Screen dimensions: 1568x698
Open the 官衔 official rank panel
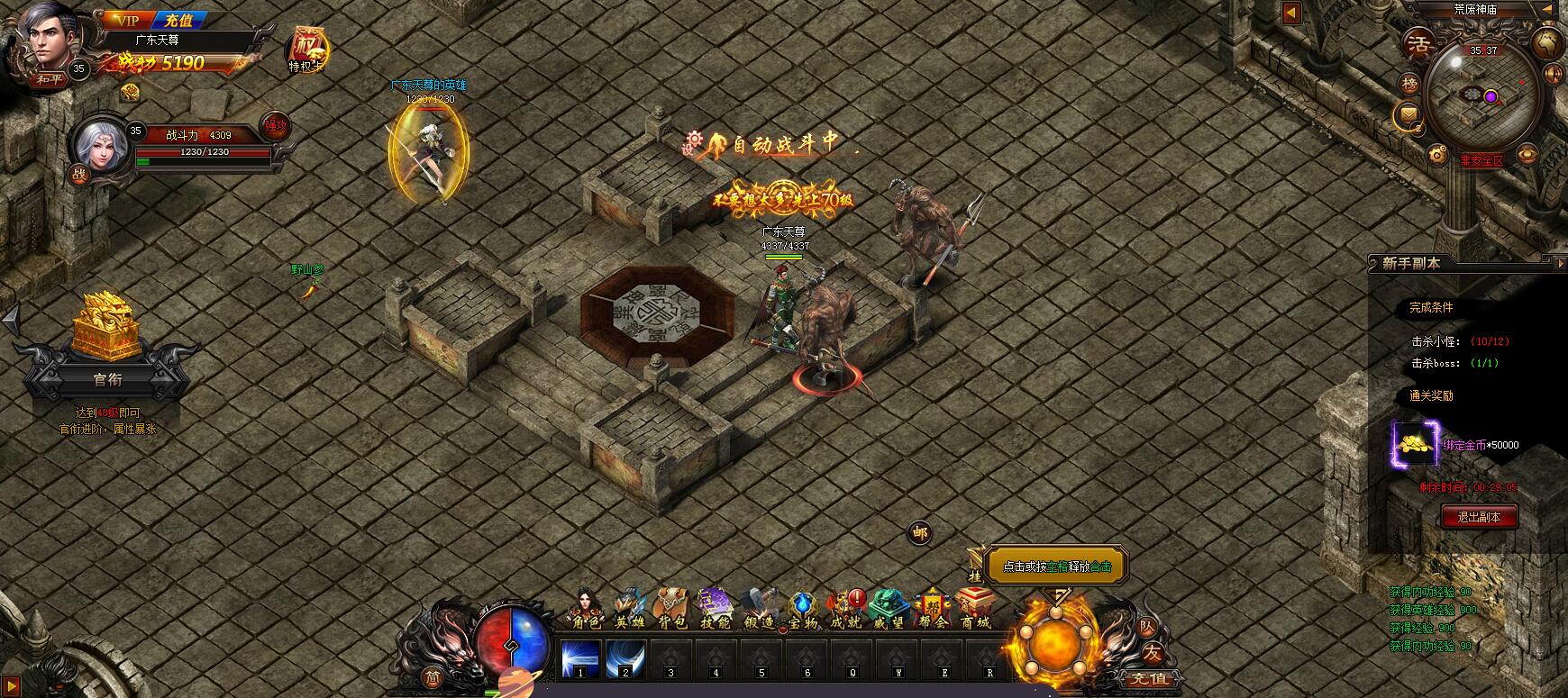point(107,380)
